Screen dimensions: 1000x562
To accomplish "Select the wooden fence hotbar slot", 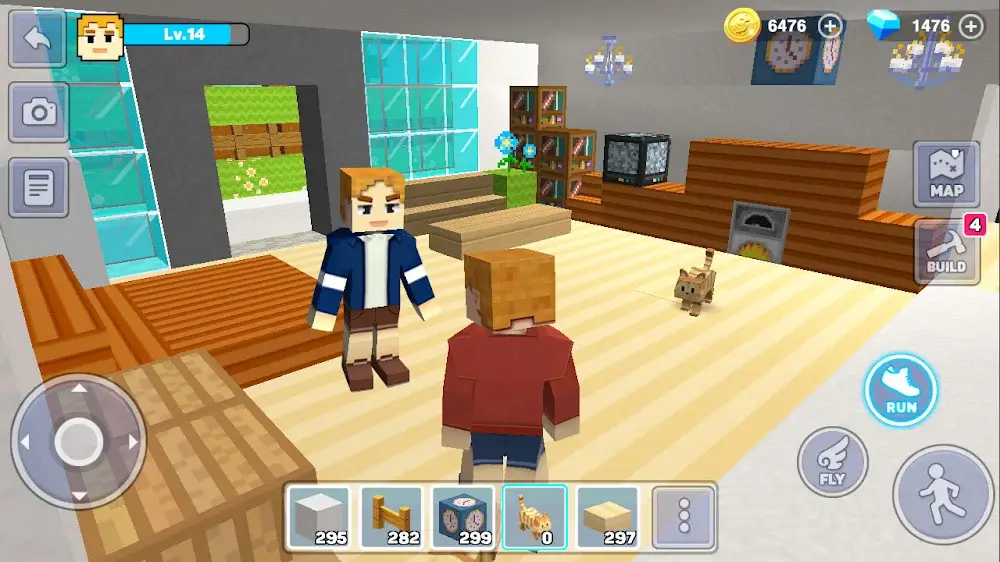I will click(x=391, y=518).
